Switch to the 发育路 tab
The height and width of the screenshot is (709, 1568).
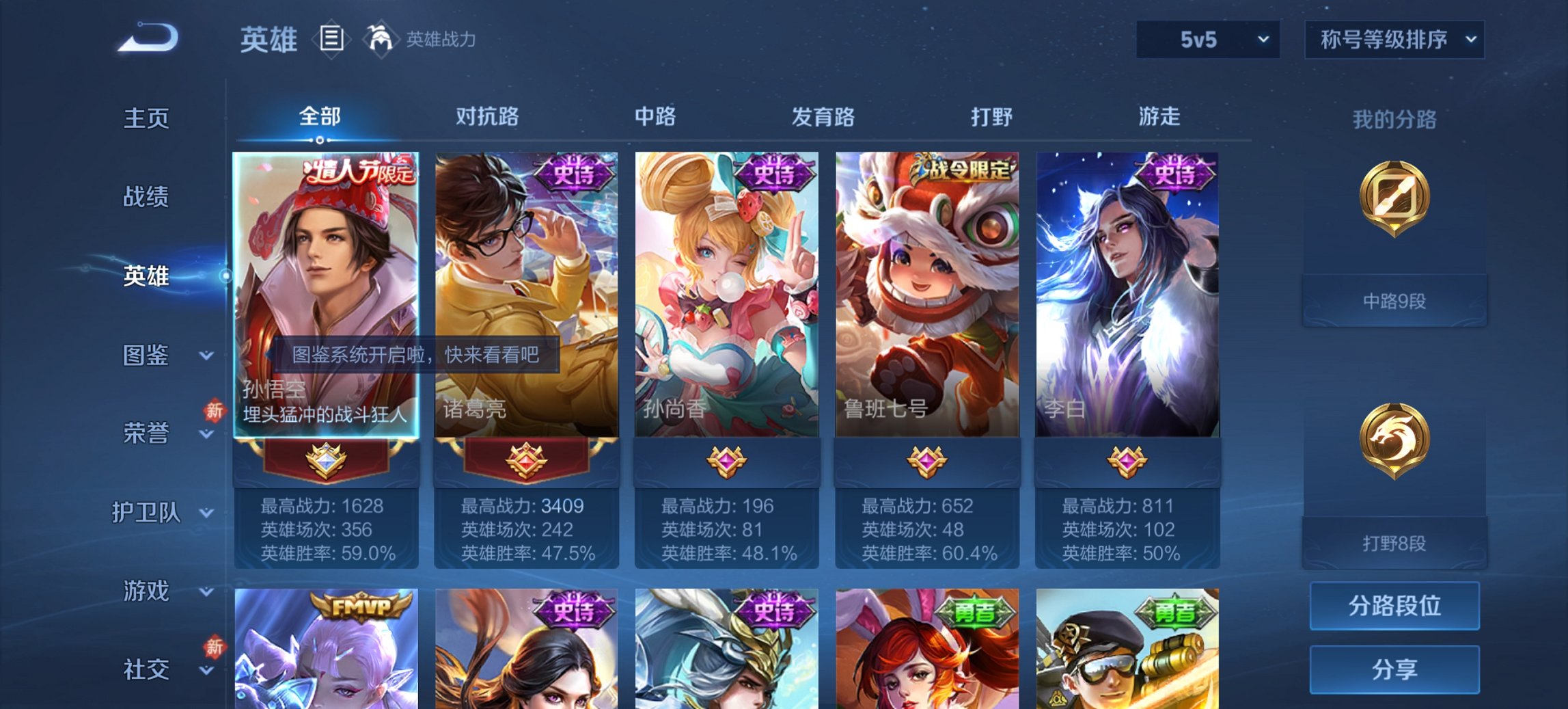coord(823,117)
